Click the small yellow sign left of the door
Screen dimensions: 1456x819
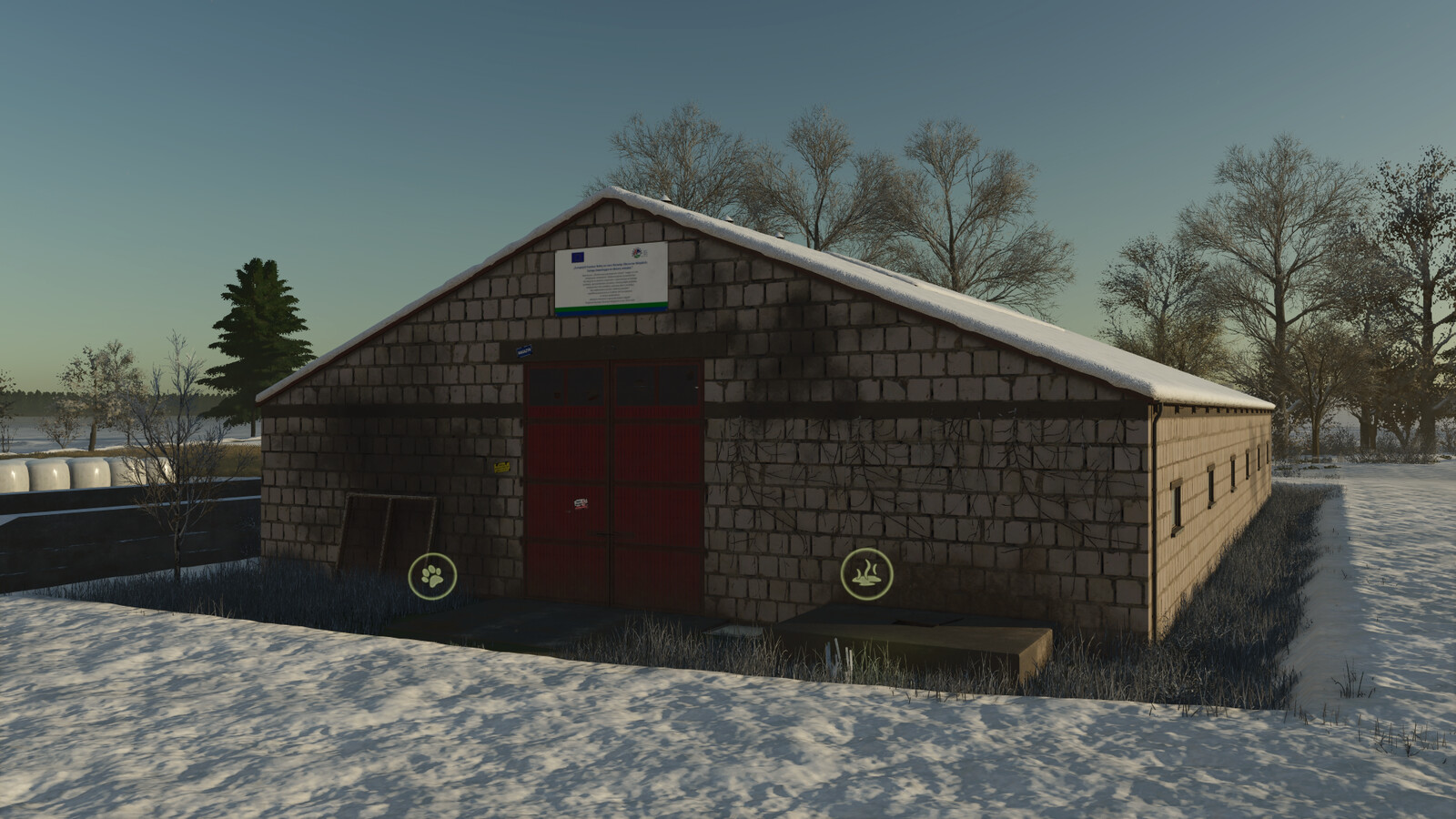tap(500, 465)
